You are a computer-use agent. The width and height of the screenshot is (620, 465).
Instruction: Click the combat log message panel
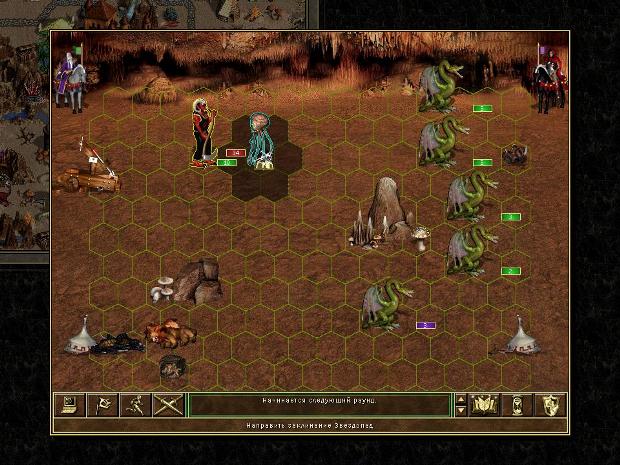(x=319, y=405)
